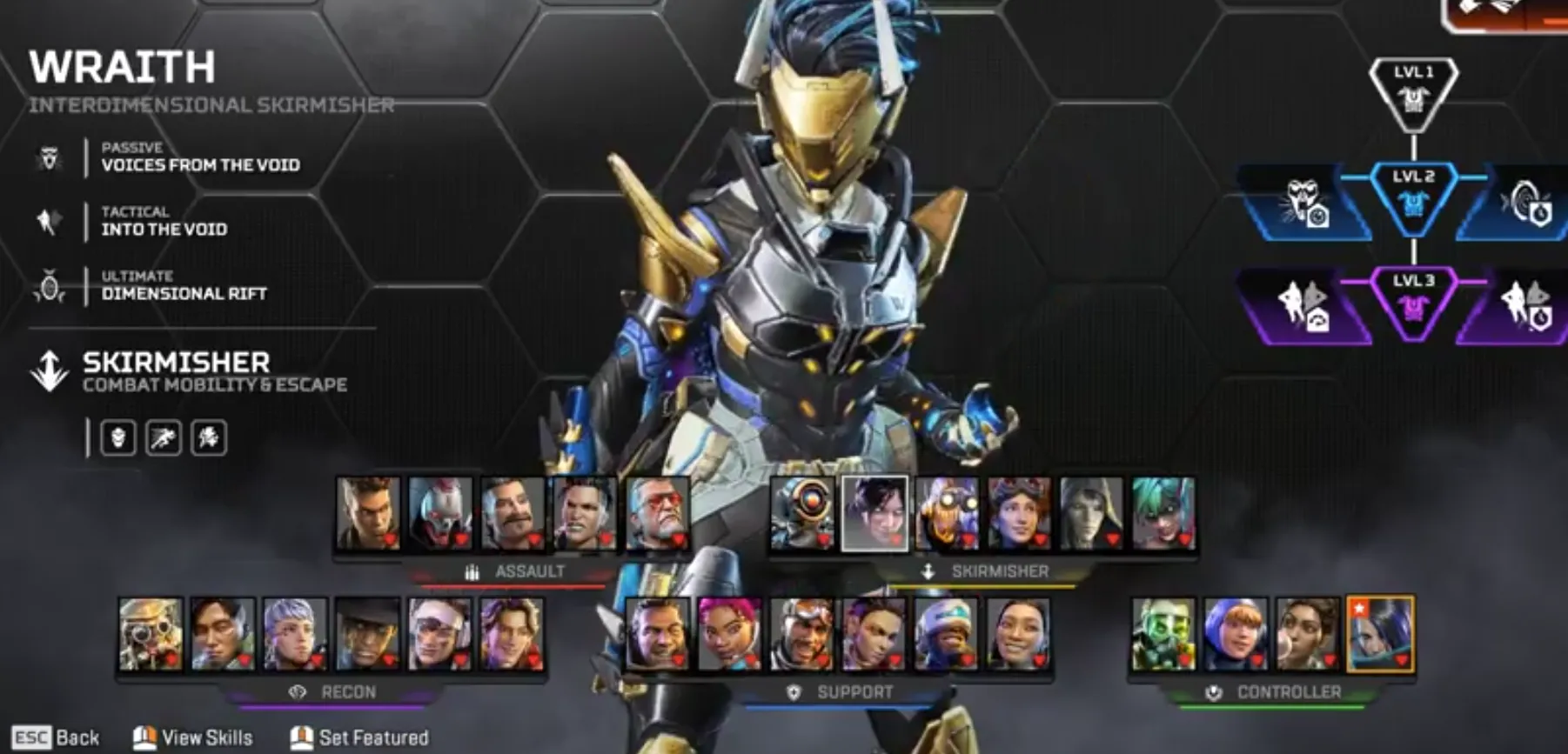This screenshot has height=754, width=1568.
Task: Select the Ultimate Dimensional Rift icon
Action: (50, 285)
